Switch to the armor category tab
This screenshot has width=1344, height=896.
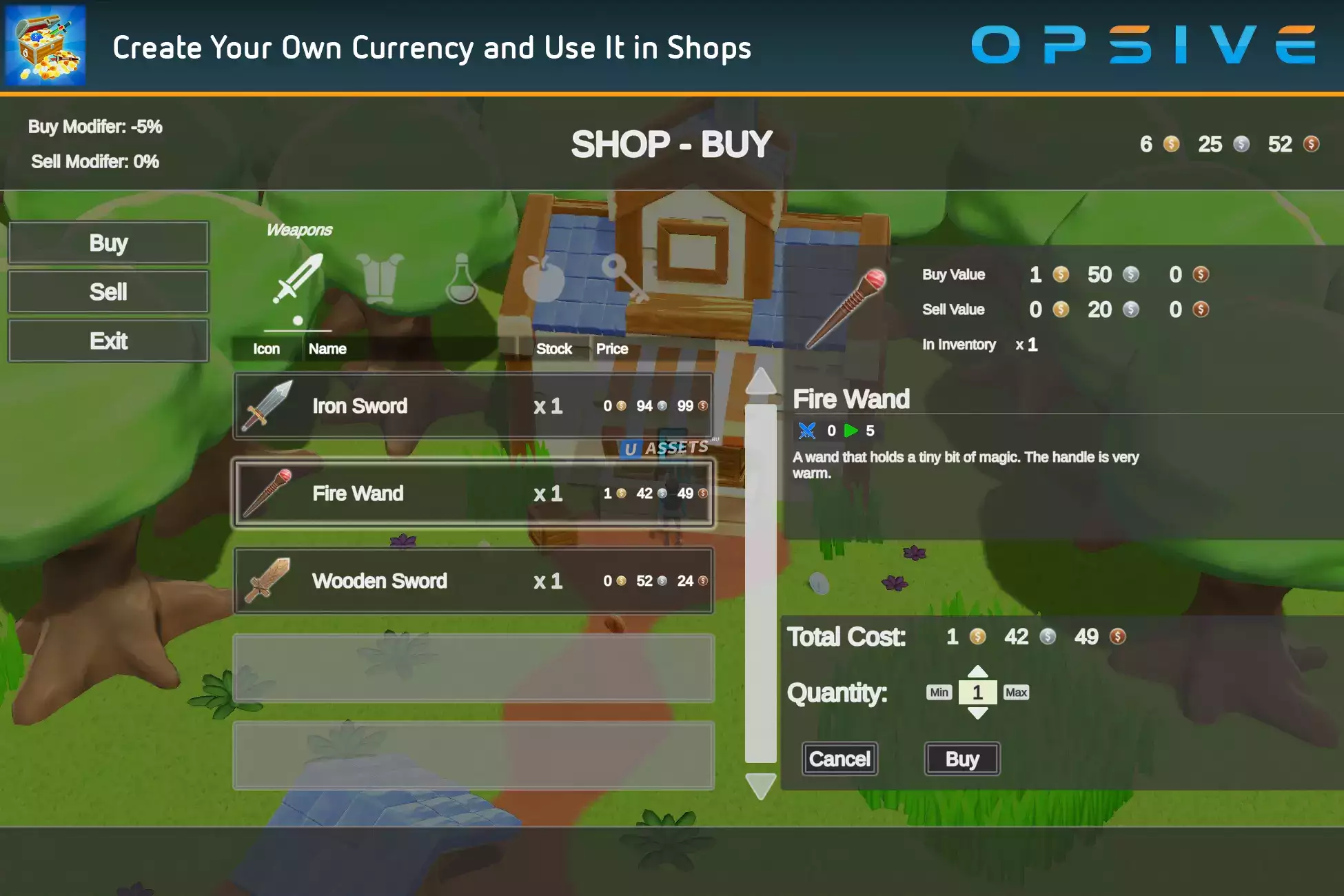(x=380, y=279)
